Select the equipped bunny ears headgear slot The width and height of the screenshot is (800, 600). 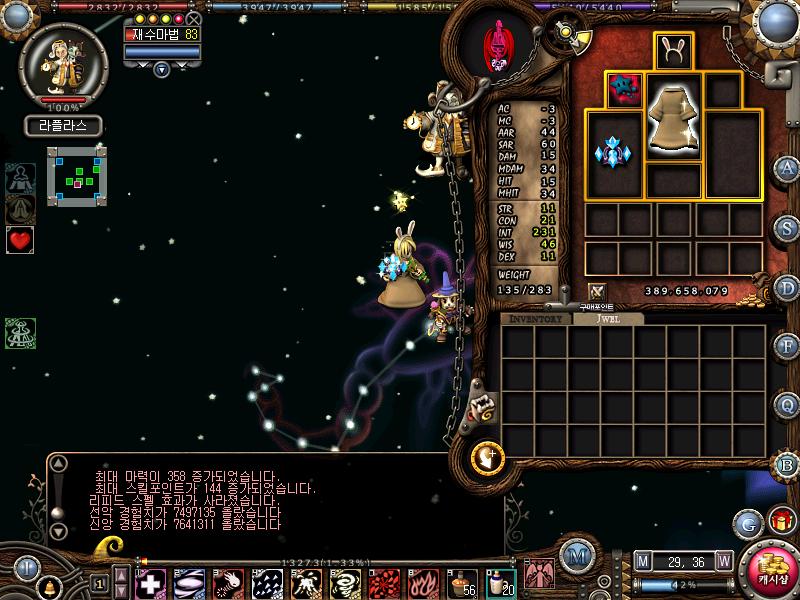[x=674, y=52]
